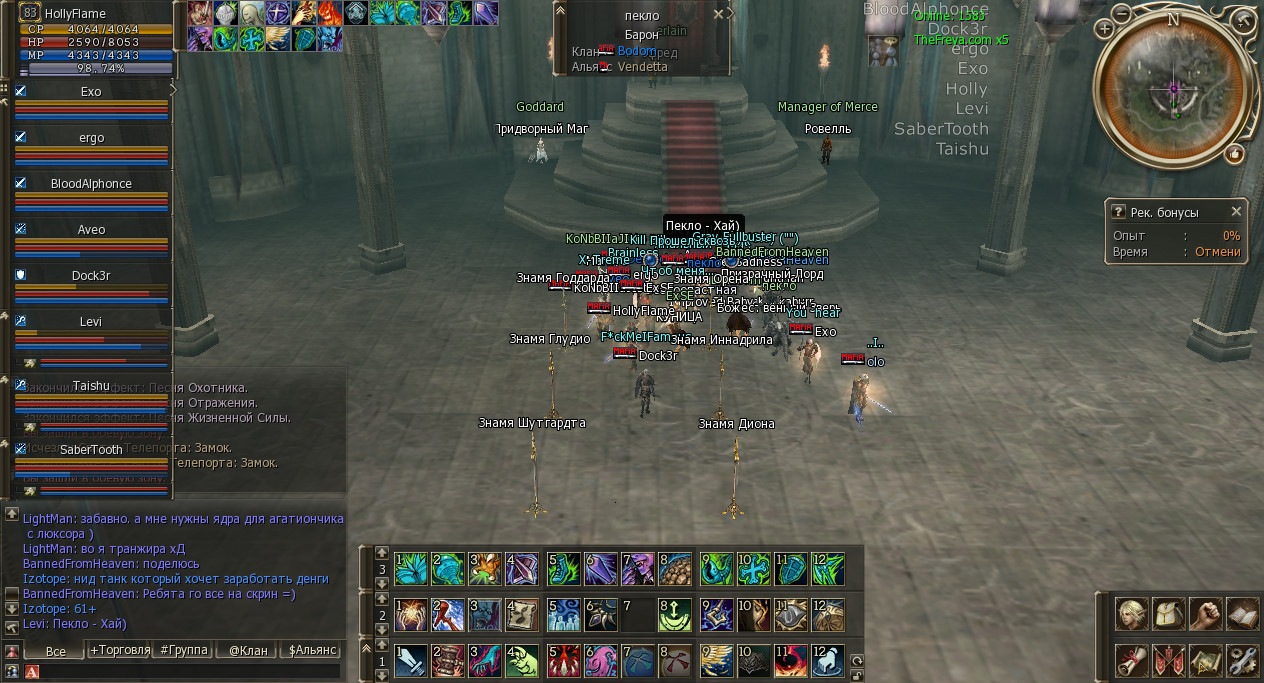The image size is (1264, 683).
Task: Select party member Exo in party list
Action: point(91,92)
